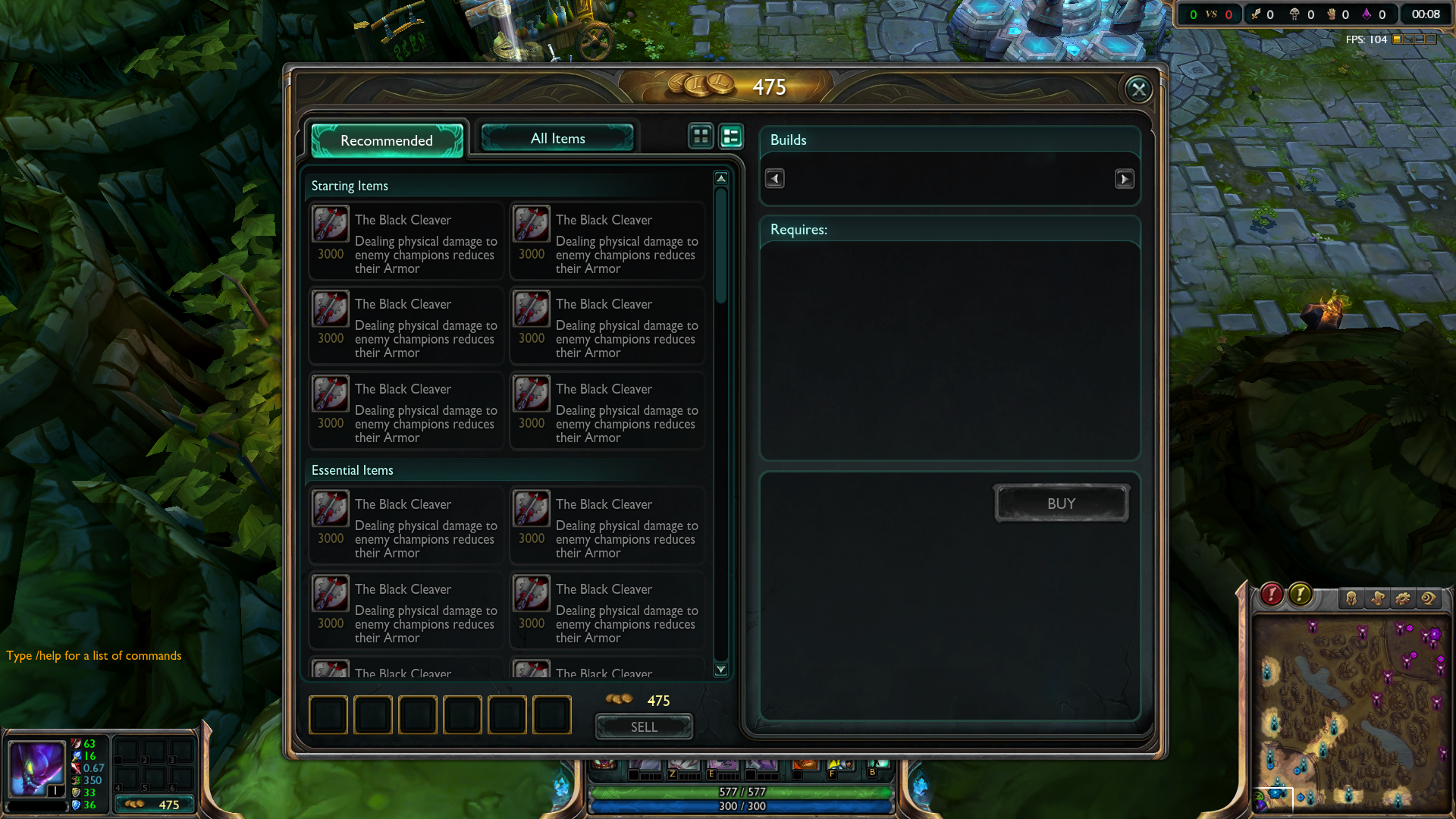This screenshot has width=1456, height=819.
Task: Click the BUY button
Action: click(1061, 504)
